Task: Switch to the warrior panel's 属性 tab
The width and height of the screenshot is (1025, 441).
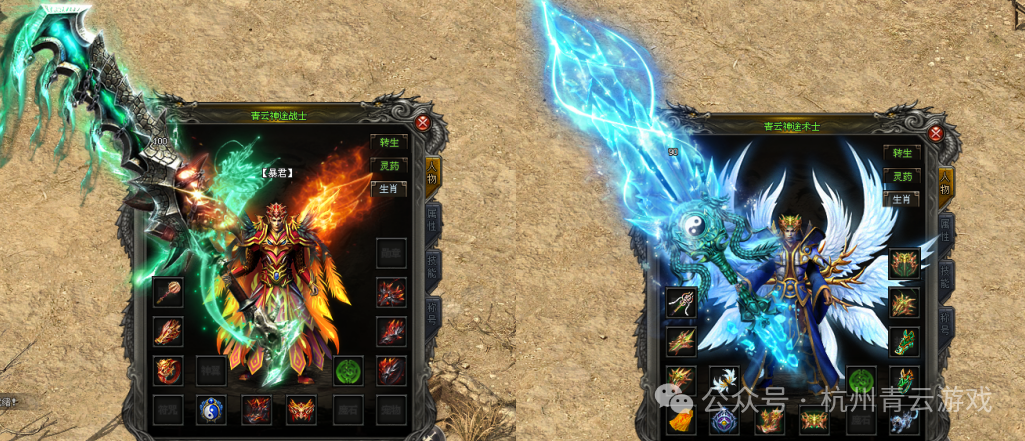Action: coord(434,224)
